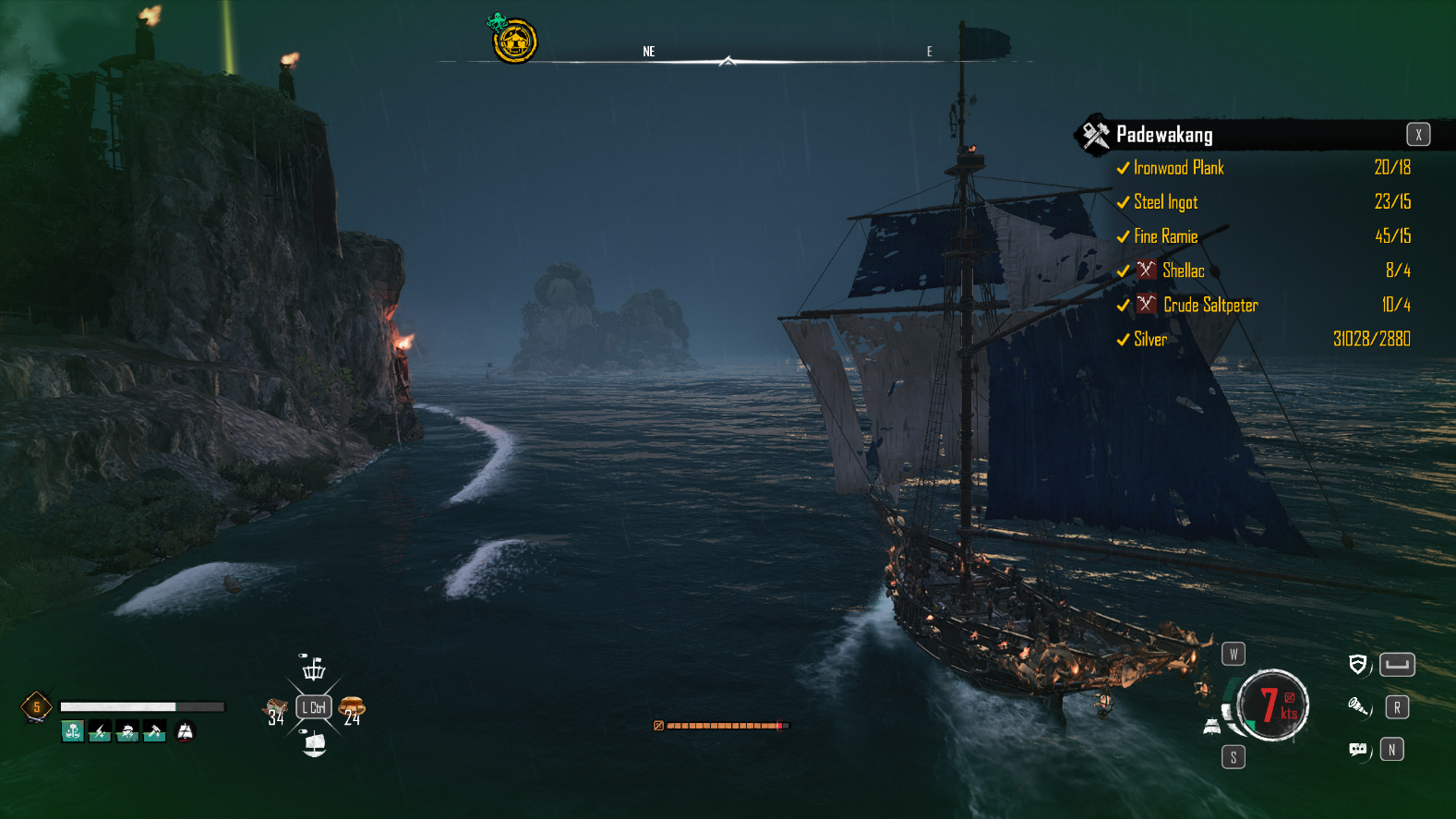1456x819 pixels.
Task: Click the lightning bolt buff status icon
Action: [100, 731]
